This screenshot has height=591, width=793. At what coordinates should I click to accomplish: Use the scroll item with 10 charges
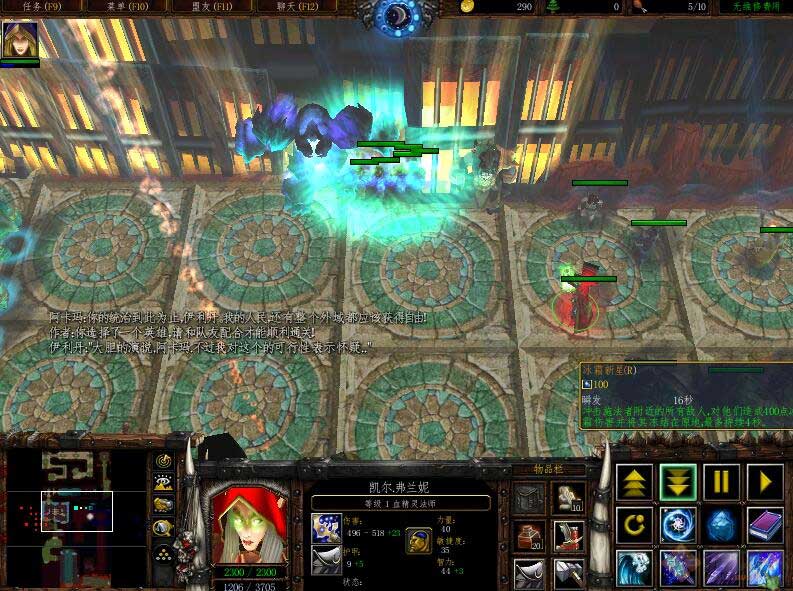pyautogui.click(x=570, y=497)
